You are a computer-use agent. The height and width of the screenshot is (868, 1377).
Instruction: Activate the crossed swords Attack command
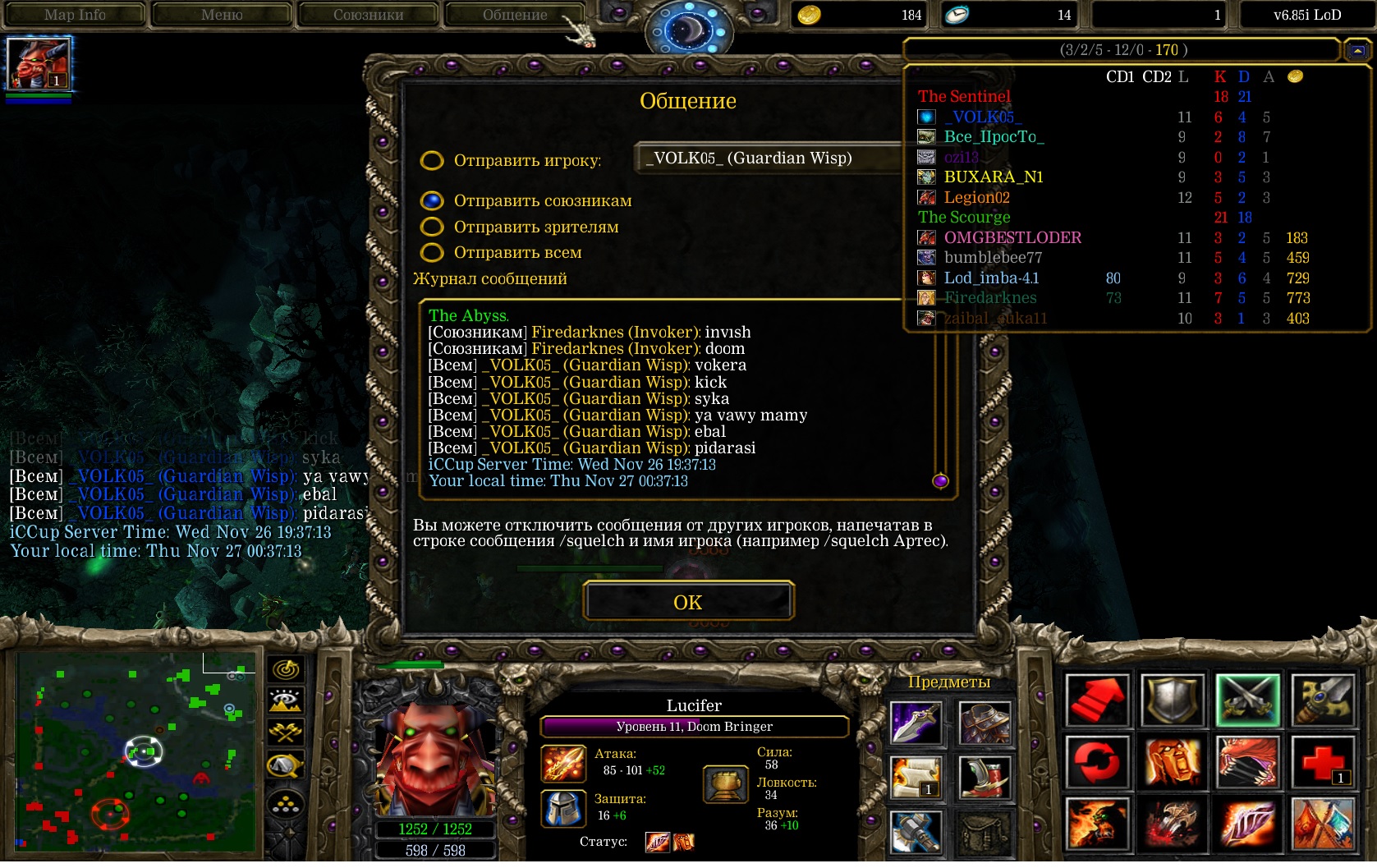point(1247,700)
